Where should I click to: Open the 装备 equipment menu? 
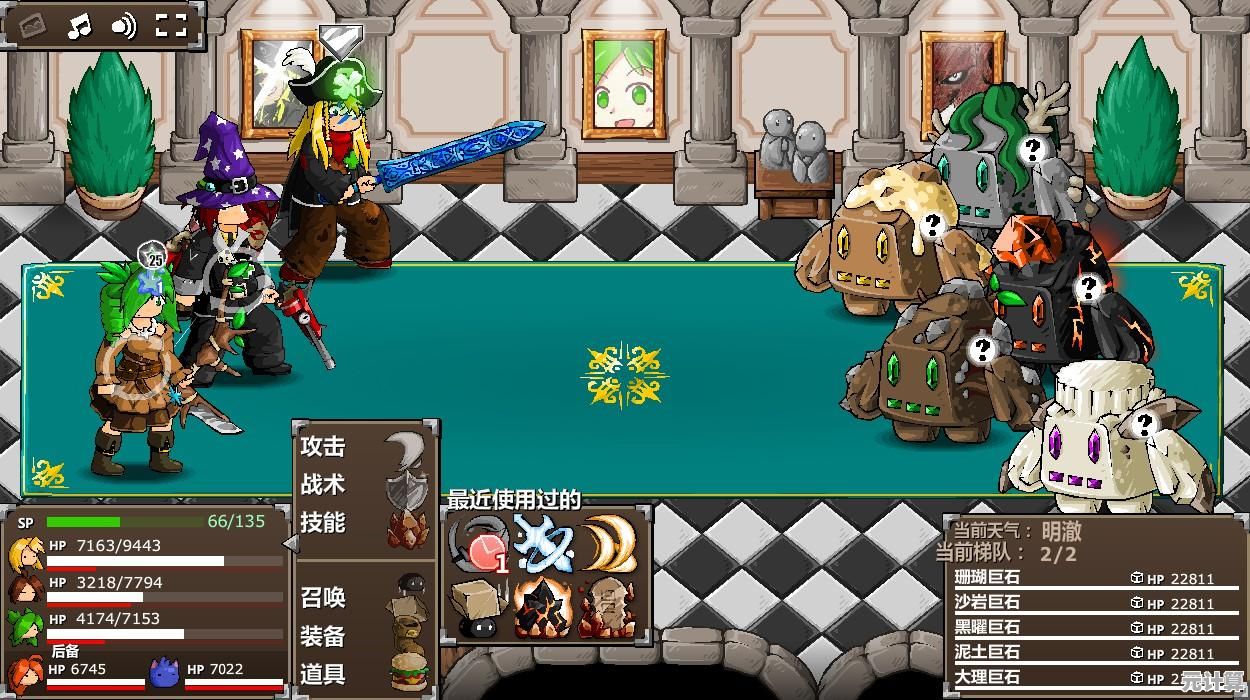[324, 636]
